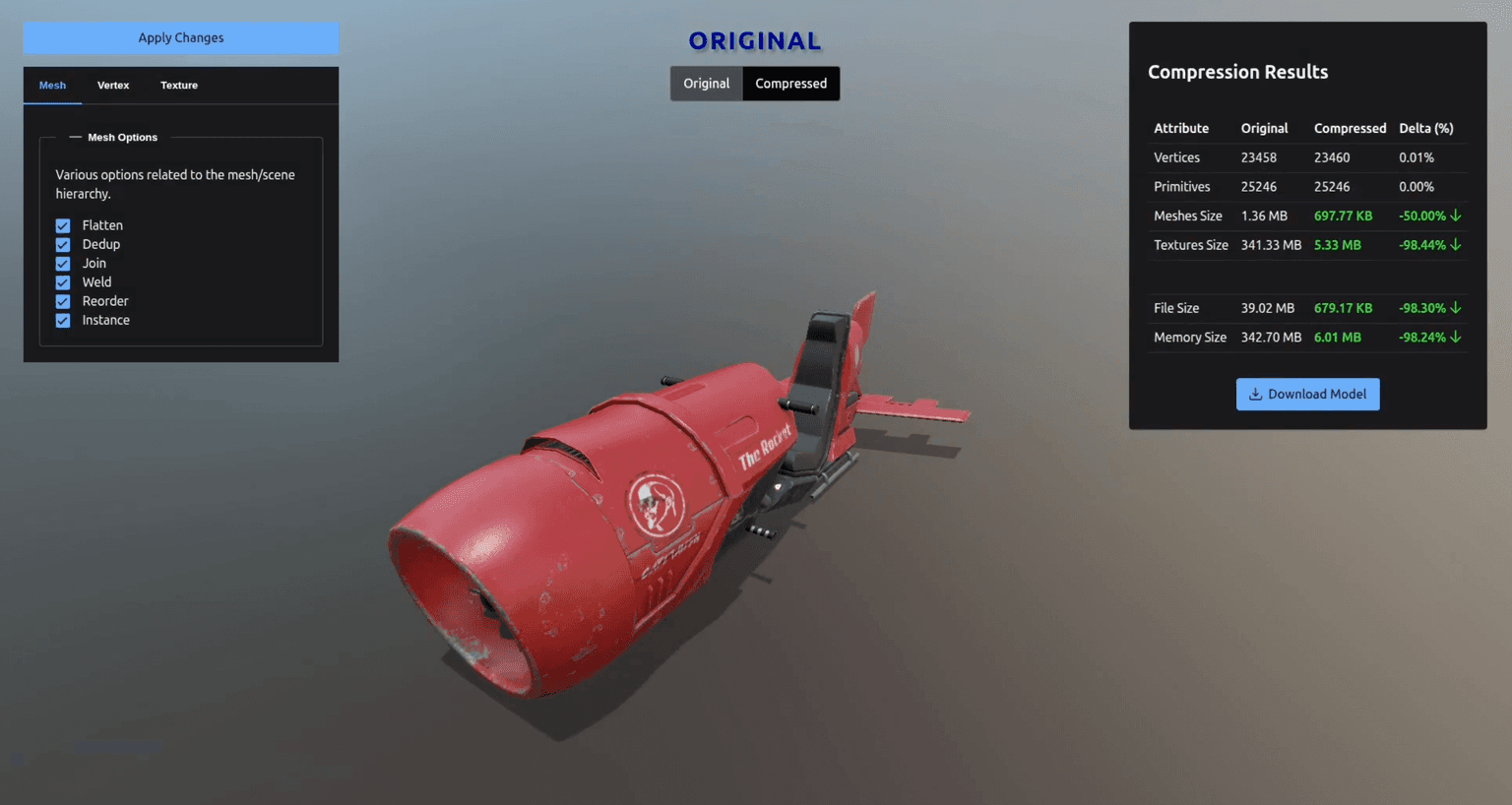Click the download icon inside Download Model

click(x=1255, y=394)
